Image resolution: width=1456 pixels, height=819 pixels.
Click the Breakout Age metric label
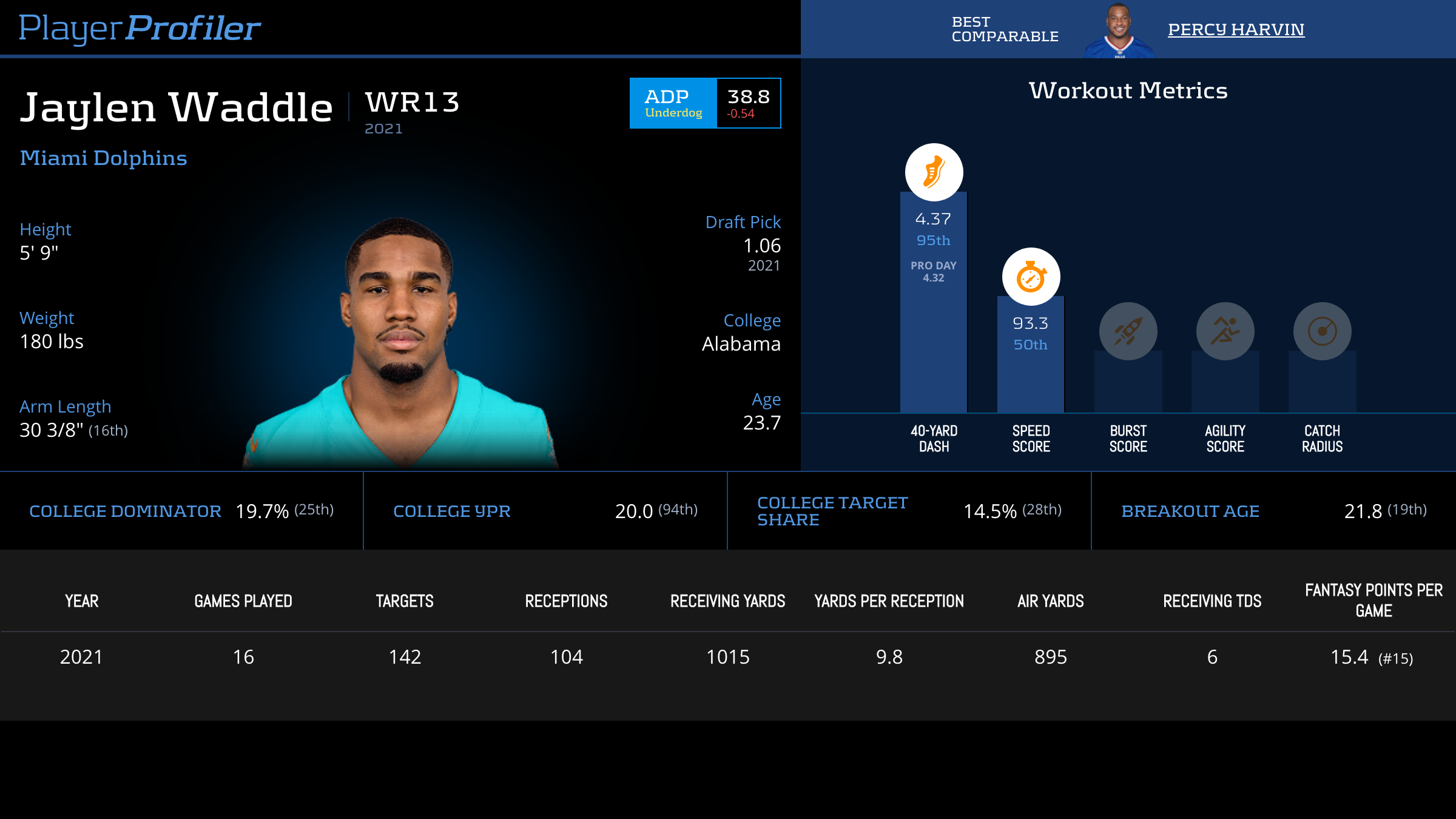pyautogui.click(x=1190, y=511)
